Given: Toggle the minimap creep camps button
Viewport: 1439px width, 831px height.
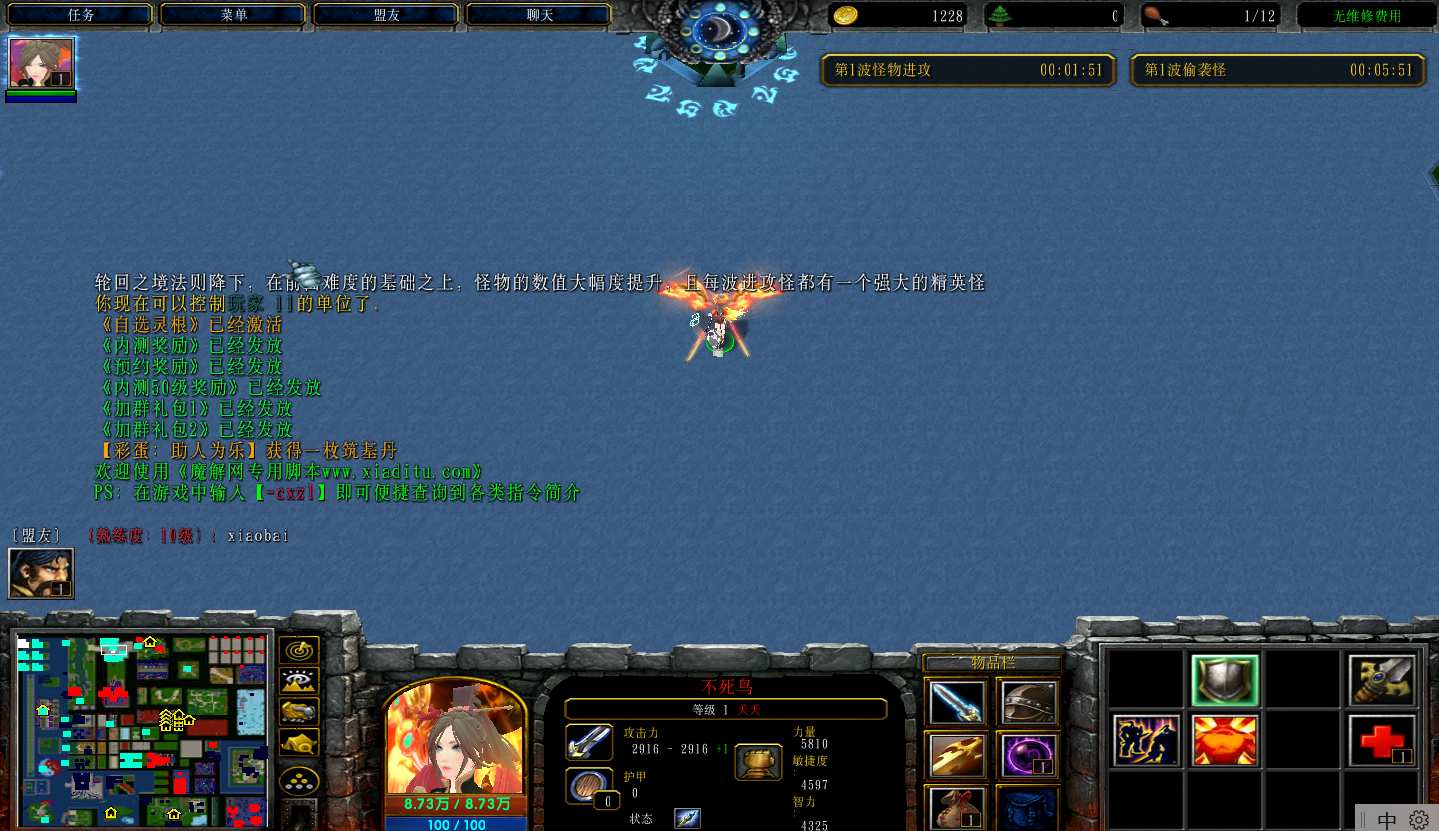Looking at the screenshot, I should coord(299,742).
